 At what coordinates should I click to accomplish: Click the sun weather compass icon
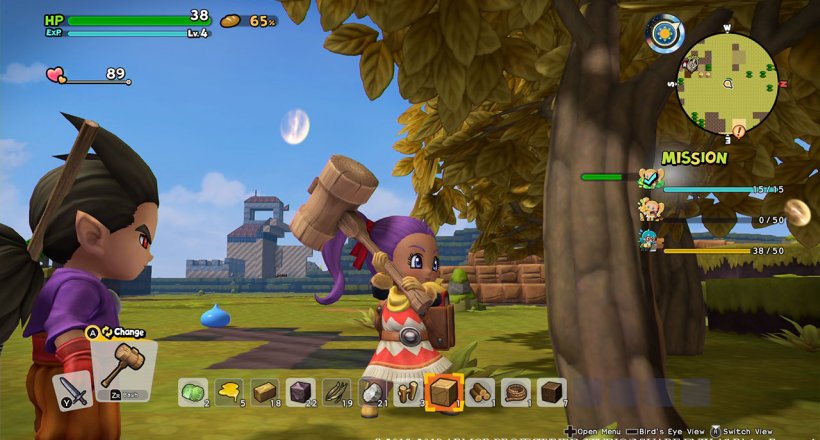[664, 34]
